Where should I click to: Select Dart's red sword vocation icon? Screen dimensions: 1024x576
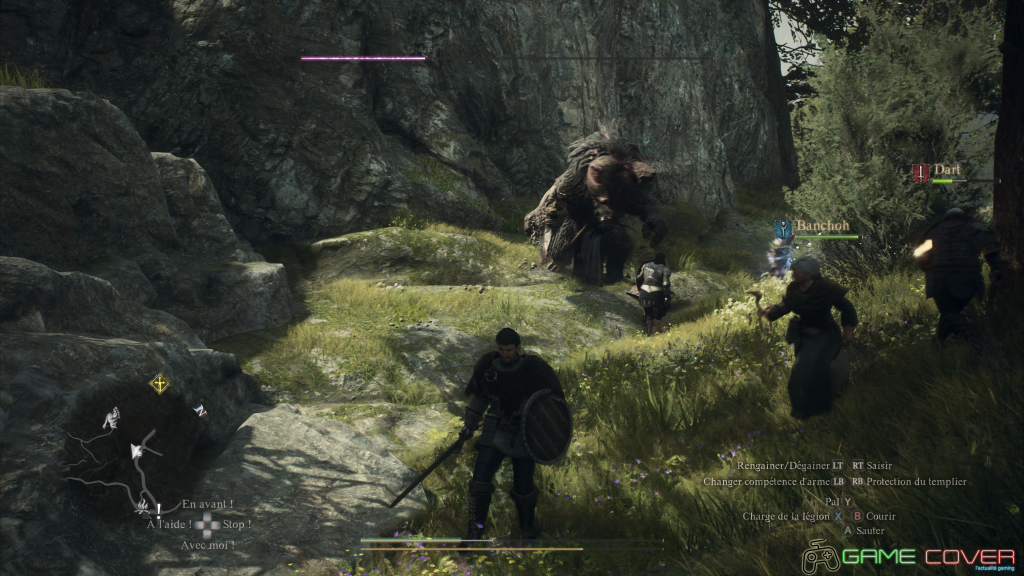(x=920, y=173)
